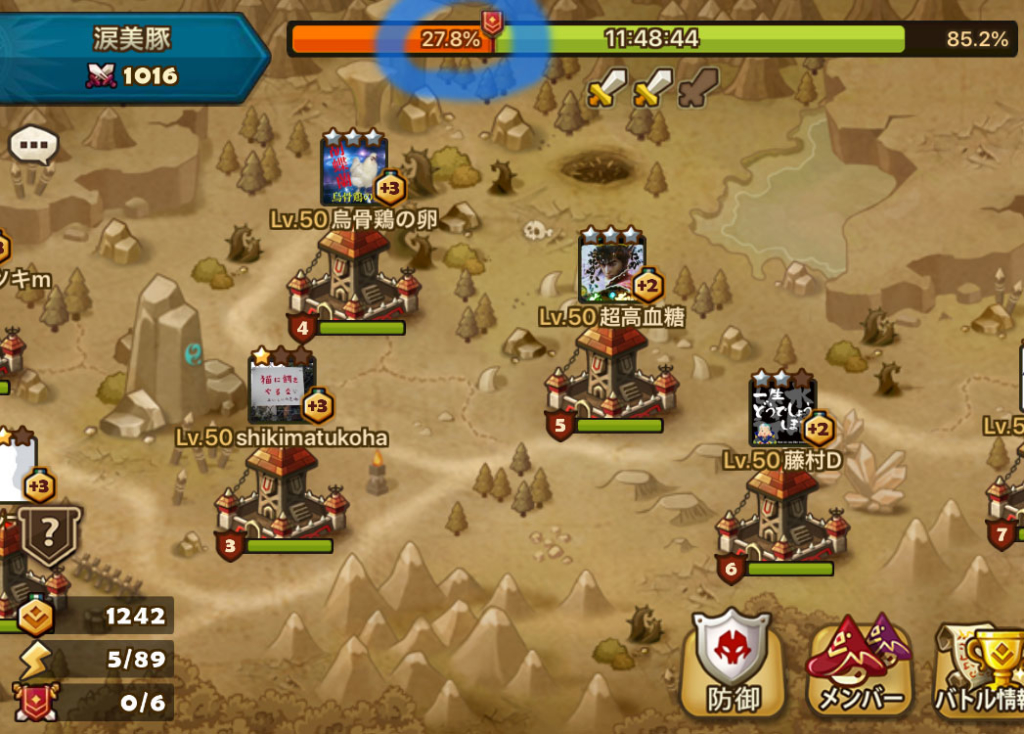The width and height of the screenshot is (1024, 734).
Task: Select the Lv.50 烏骨鶏の卵 tower
Action: [351, 279]
